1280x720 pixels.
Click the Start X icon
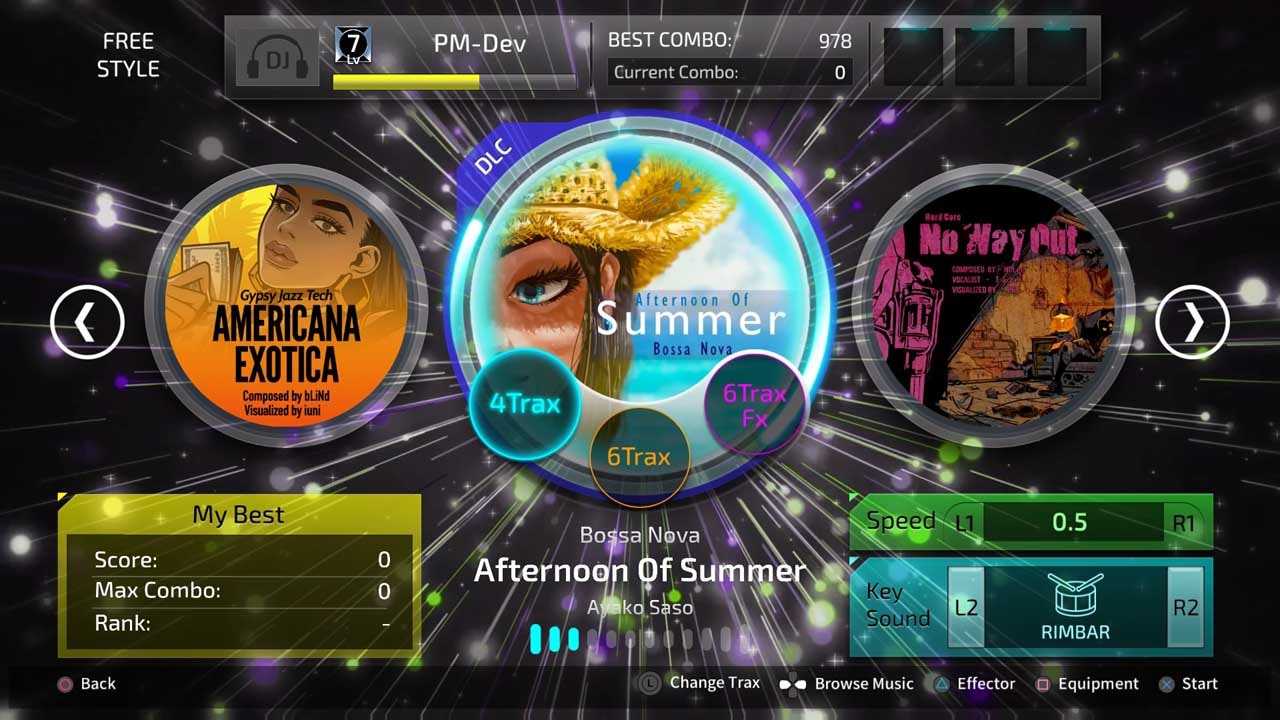tap(1165, 684)
